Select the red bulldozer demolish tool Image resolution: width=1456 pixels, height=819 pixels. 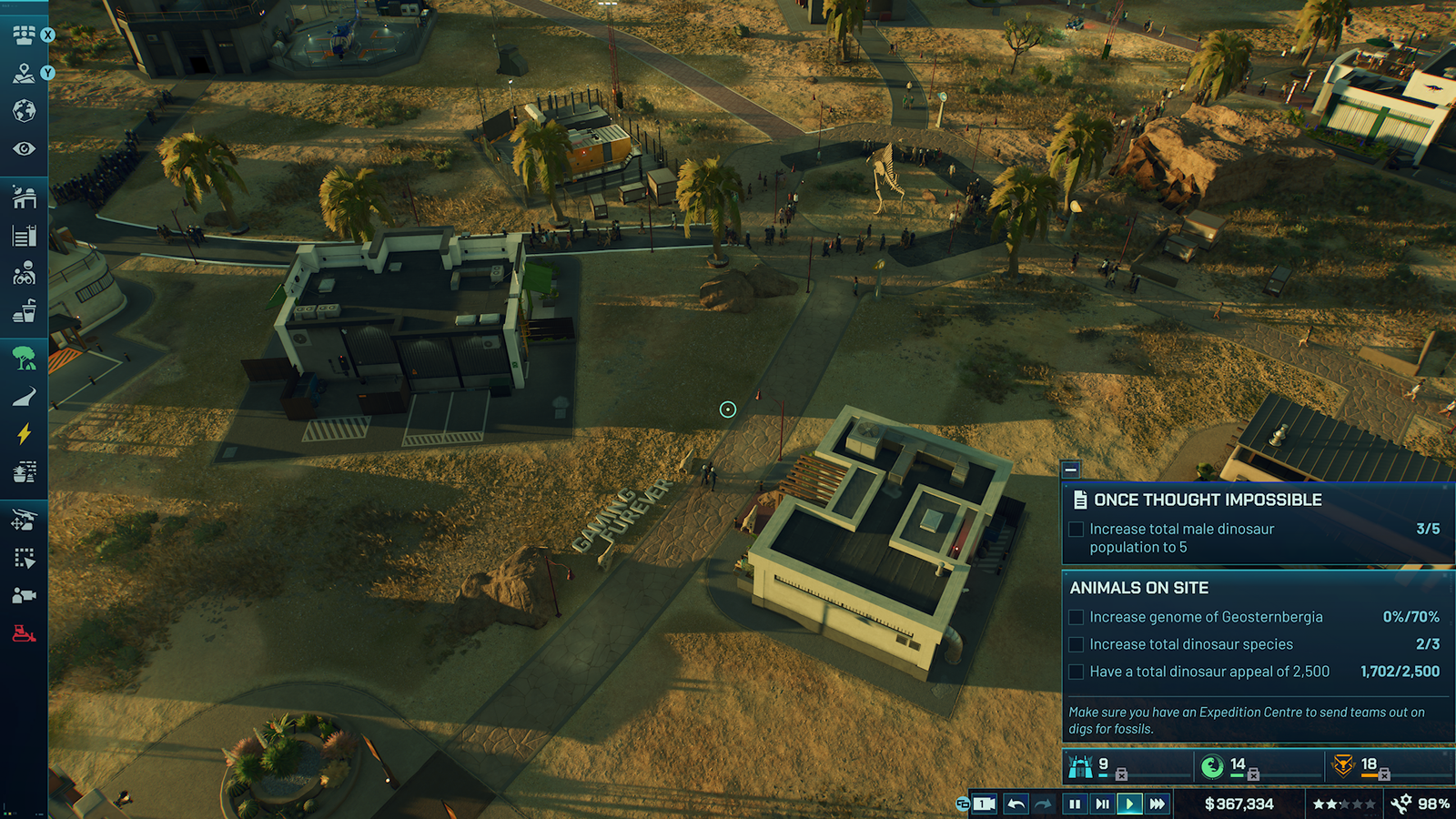pos(24,633)
